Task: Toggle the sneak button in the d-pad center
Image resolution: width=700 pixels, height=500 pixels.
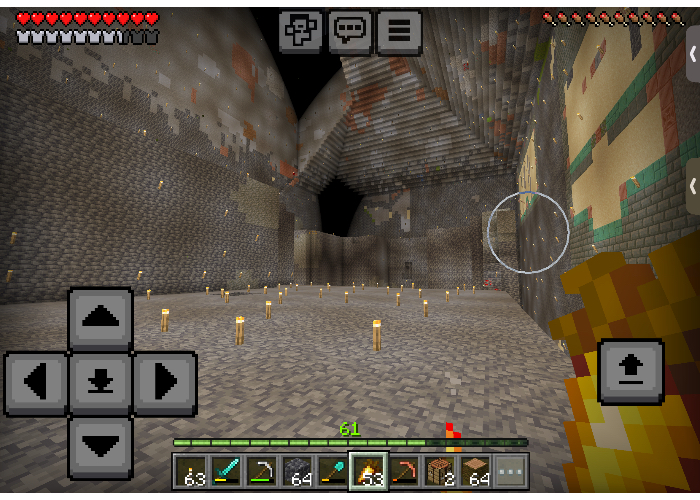Action: click(100, 383)
